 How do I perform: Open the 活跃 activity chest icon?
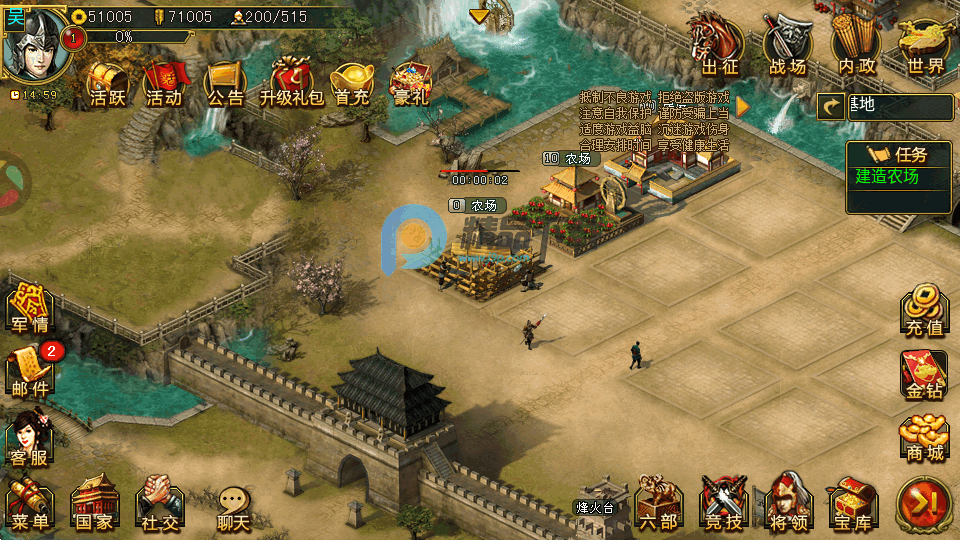point(107,82)
